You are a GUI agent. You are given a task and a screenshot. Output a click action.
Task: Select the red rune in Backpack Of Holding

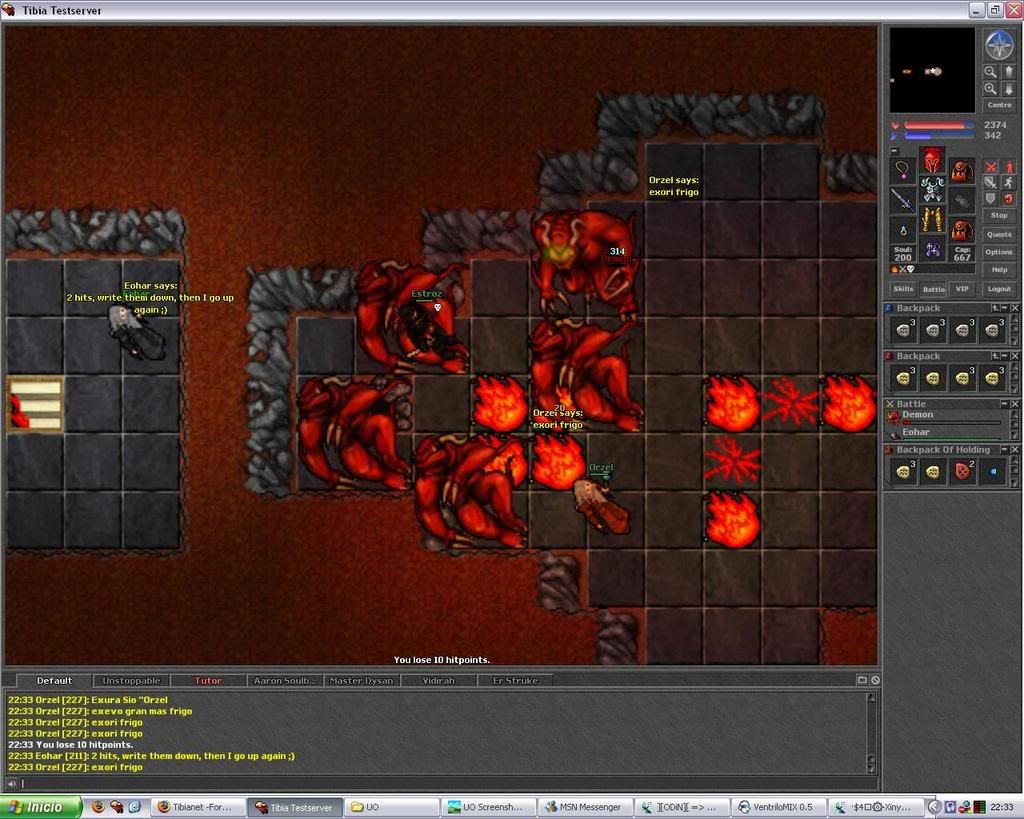pos(963,471)
